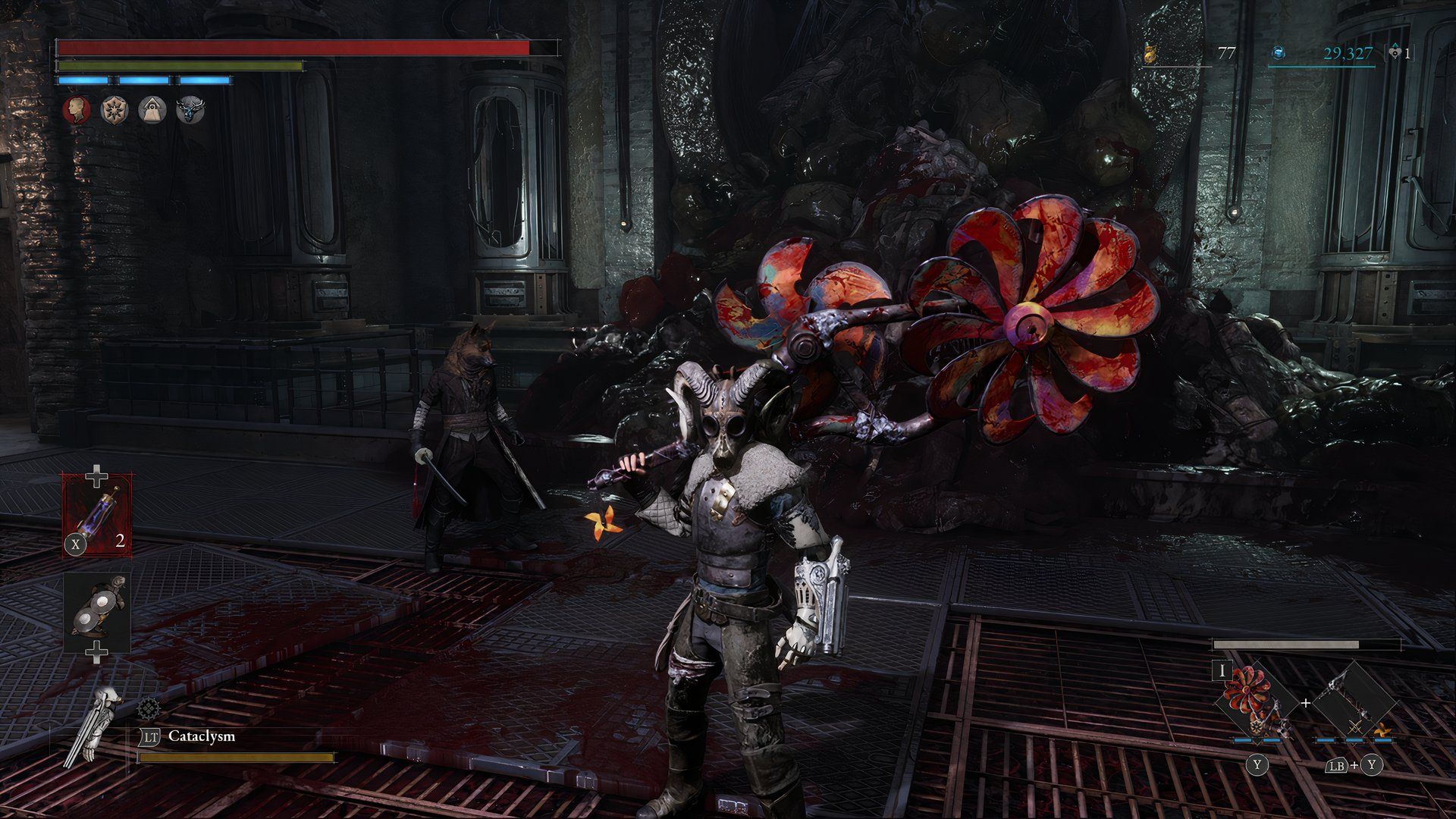Click the blue Ergo currency icon
Image resolution: width=1456 pixels, height=819 pixels.
(1279, 53)
